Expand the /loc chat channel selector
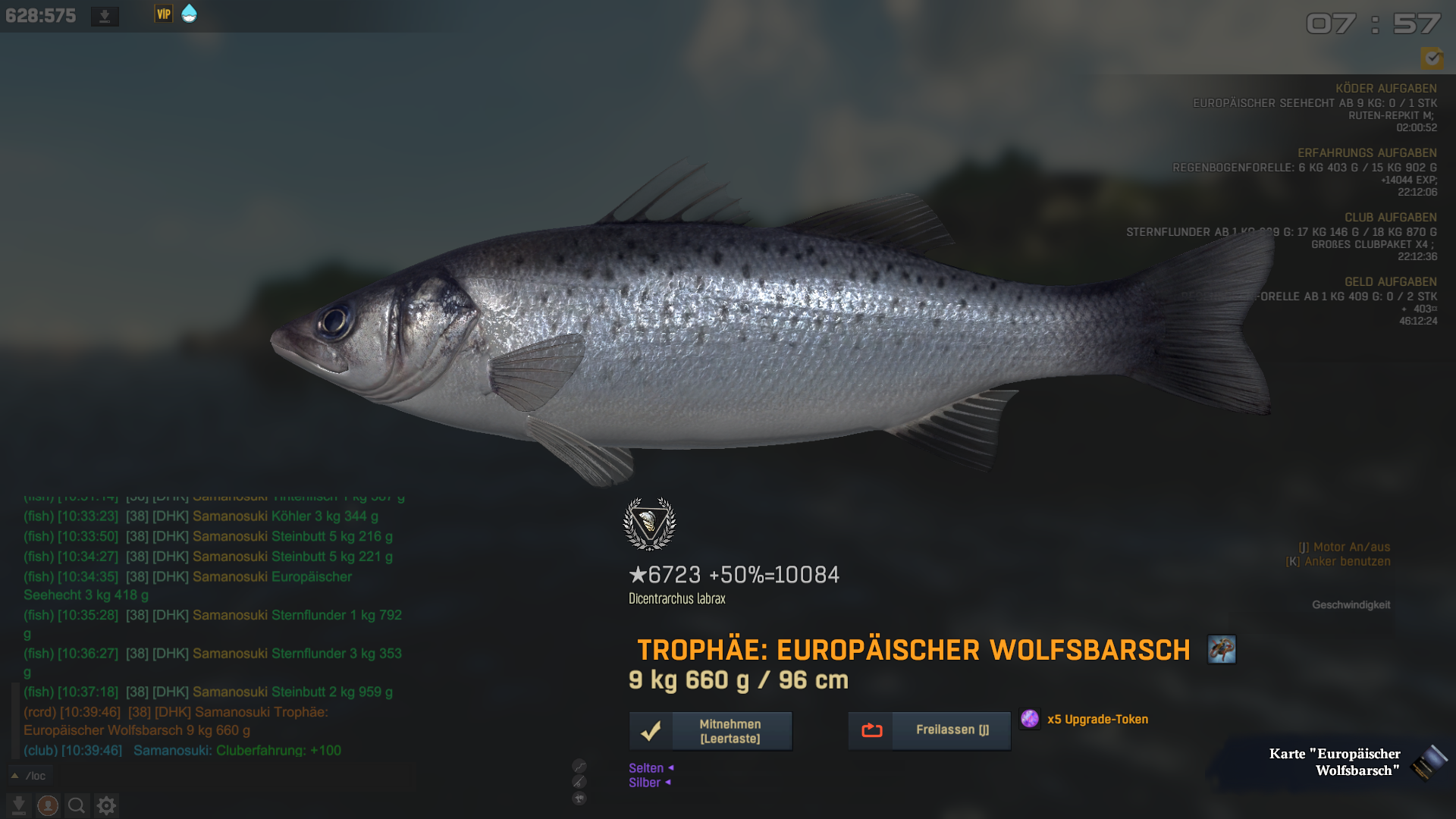Viewport: 1456px width, 819px height. pos(14,776)
